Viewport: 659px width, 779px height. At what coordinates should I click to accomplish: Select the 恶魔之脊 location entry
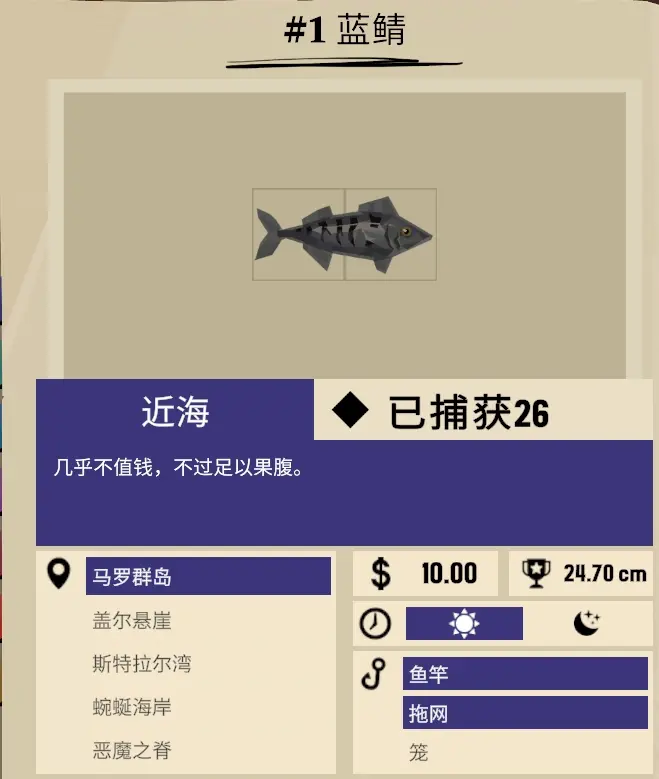tap(132, 751)
